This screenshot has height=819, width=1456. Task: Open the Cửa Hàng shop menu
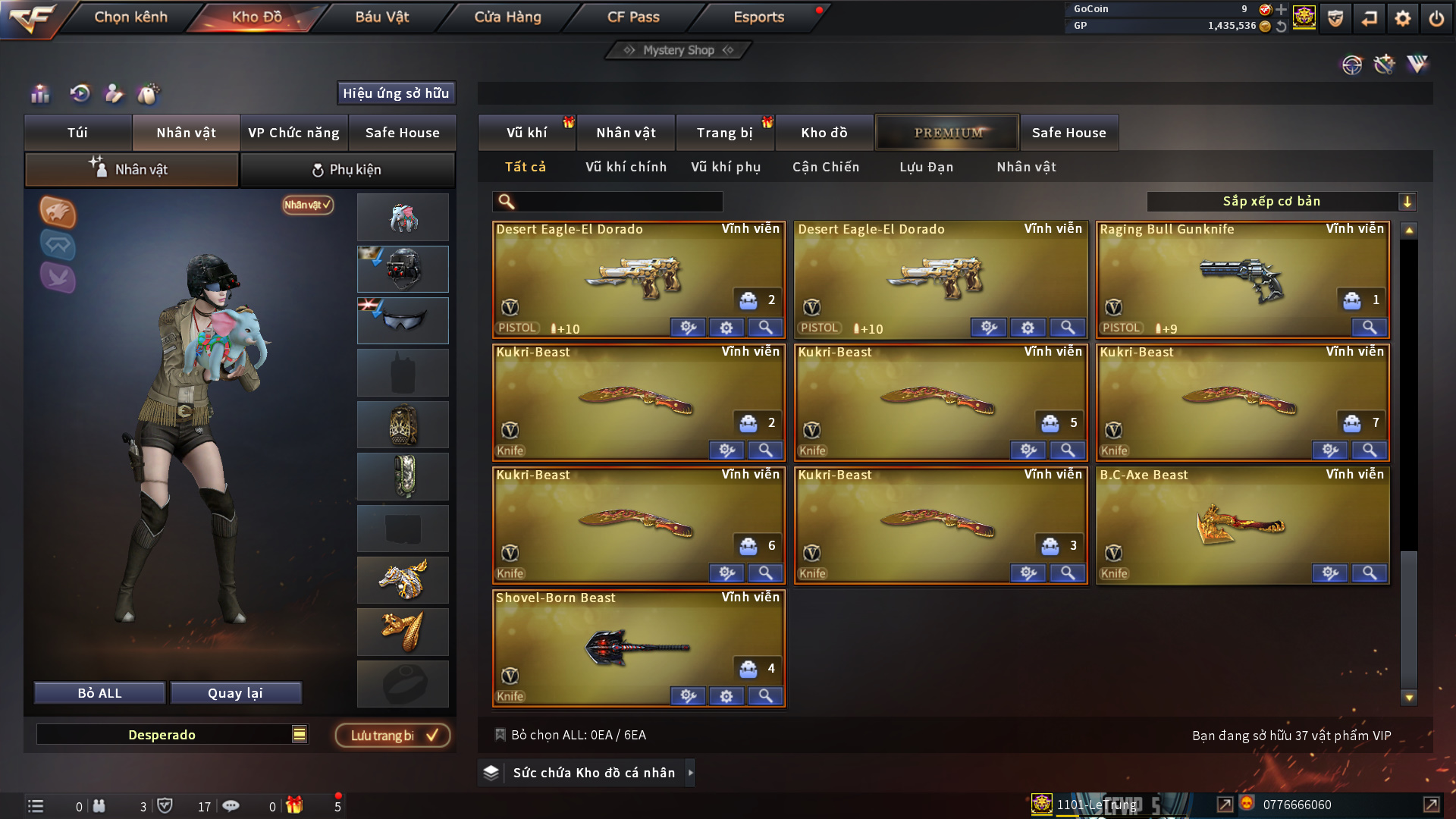click(507, 17)
